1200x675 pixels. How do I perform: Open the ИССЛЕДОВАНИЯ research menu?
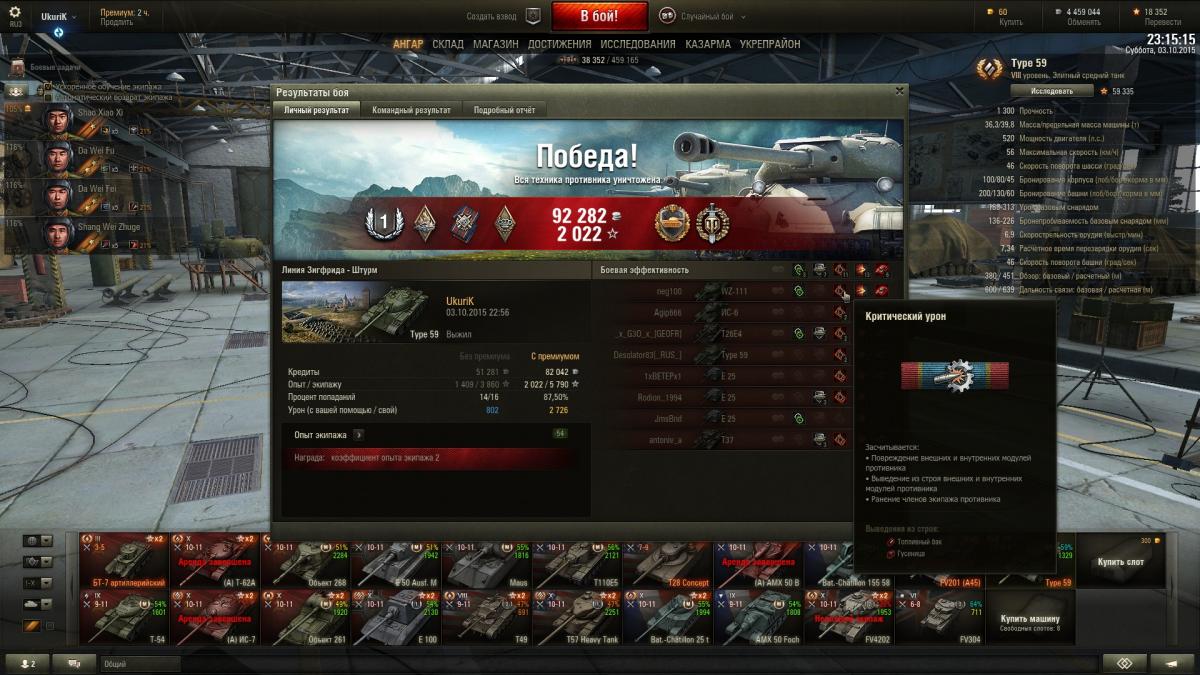(638, 44)
